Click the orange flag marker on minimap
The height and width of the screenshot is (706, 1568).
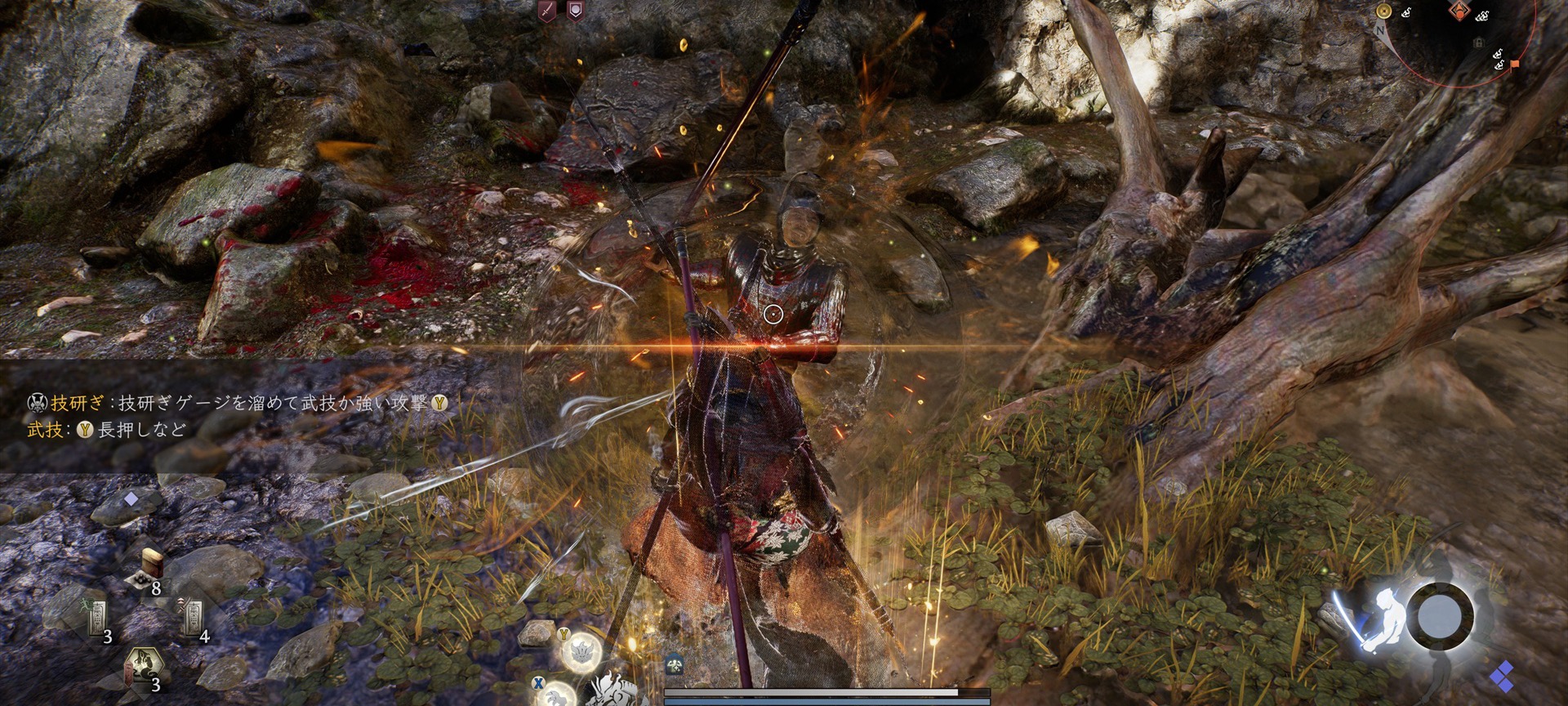click(x=1515, y=64)
